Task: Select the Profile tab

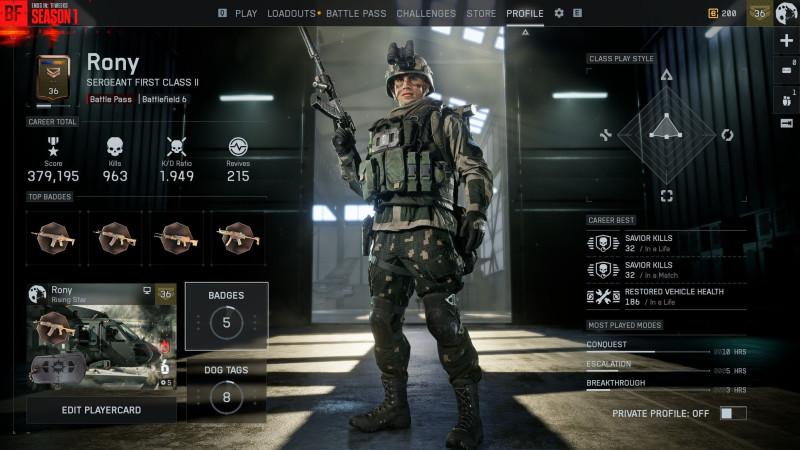Action: pyautogui.click(x=525, y=14)
